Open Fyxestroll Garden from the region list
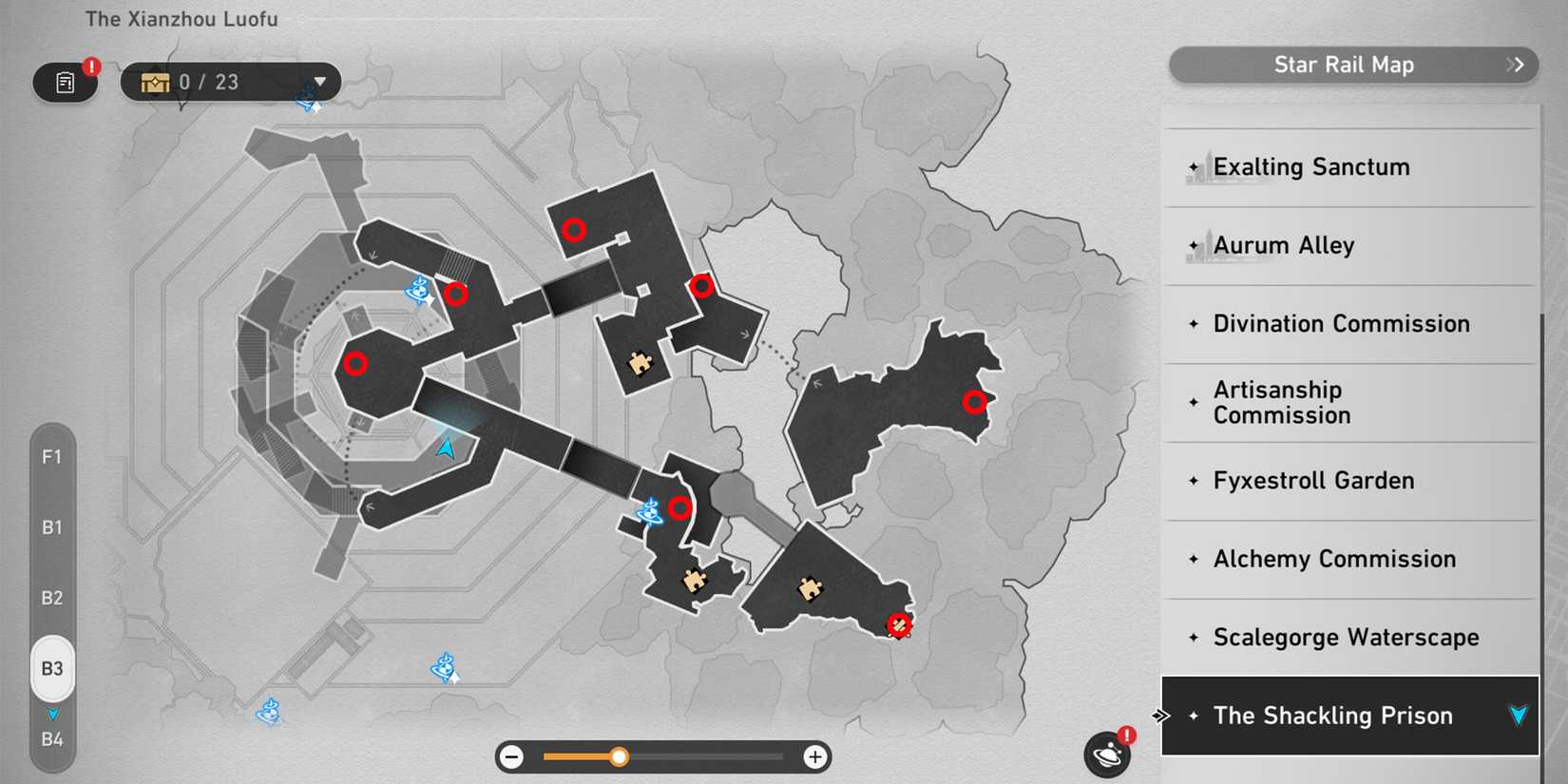Viewport: 1568px width, 784px height. coord(1312,481)
